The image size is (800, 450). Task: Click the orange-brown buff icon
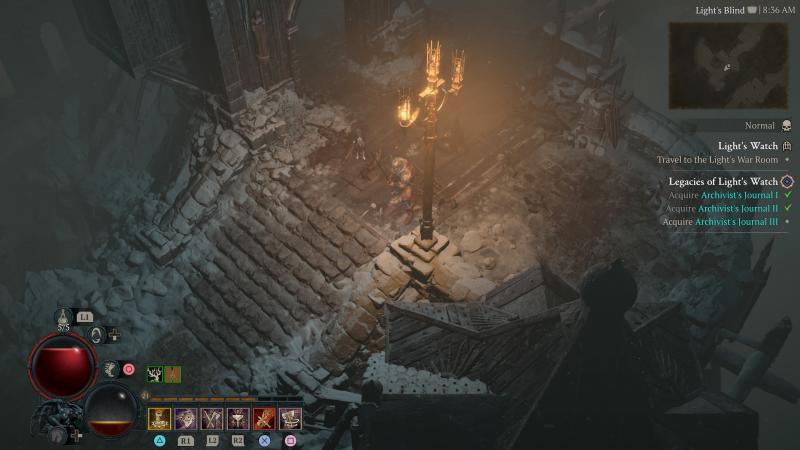point(173,374)
